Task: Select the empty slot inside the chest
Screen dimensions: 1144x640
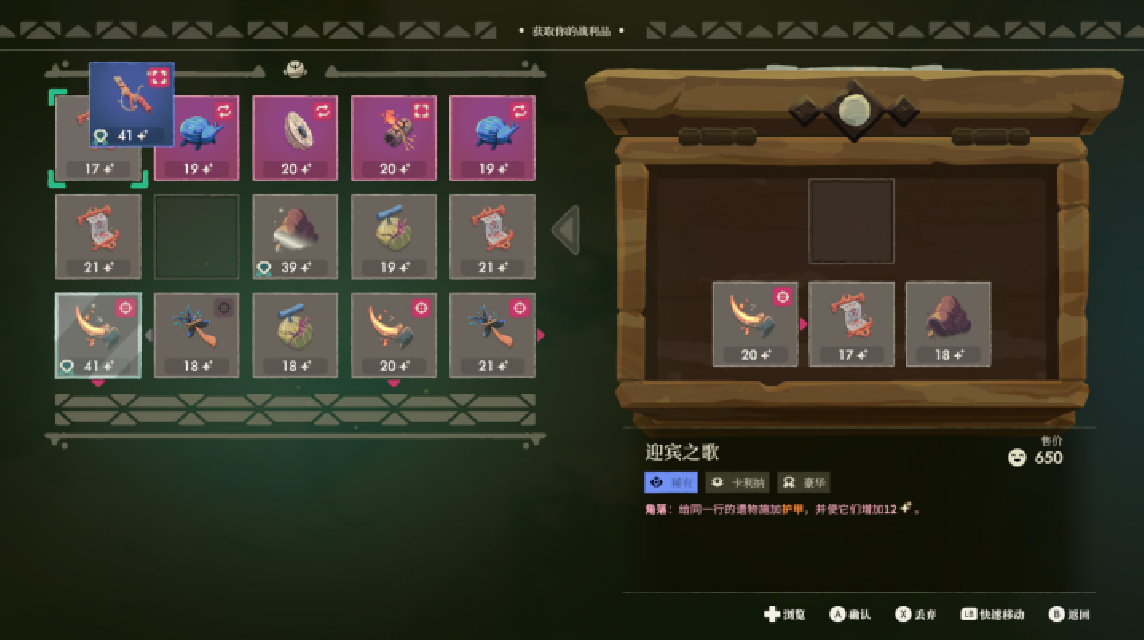Action: point(851,221)
